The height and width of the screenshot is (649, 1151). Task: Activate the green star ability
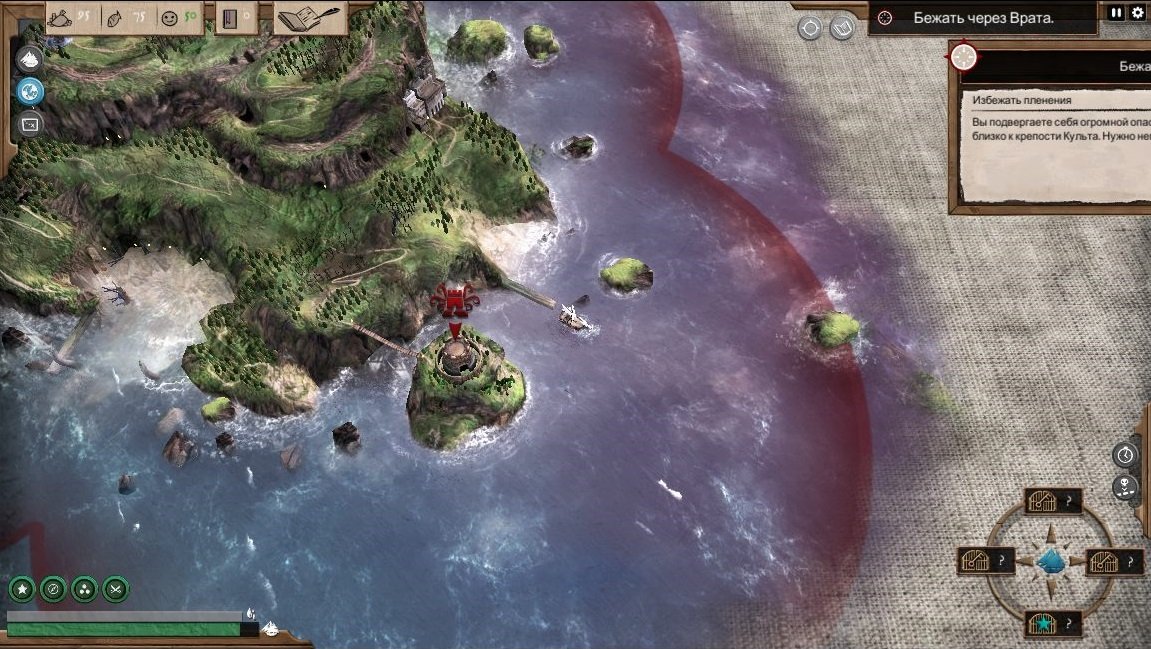point(22,589)
